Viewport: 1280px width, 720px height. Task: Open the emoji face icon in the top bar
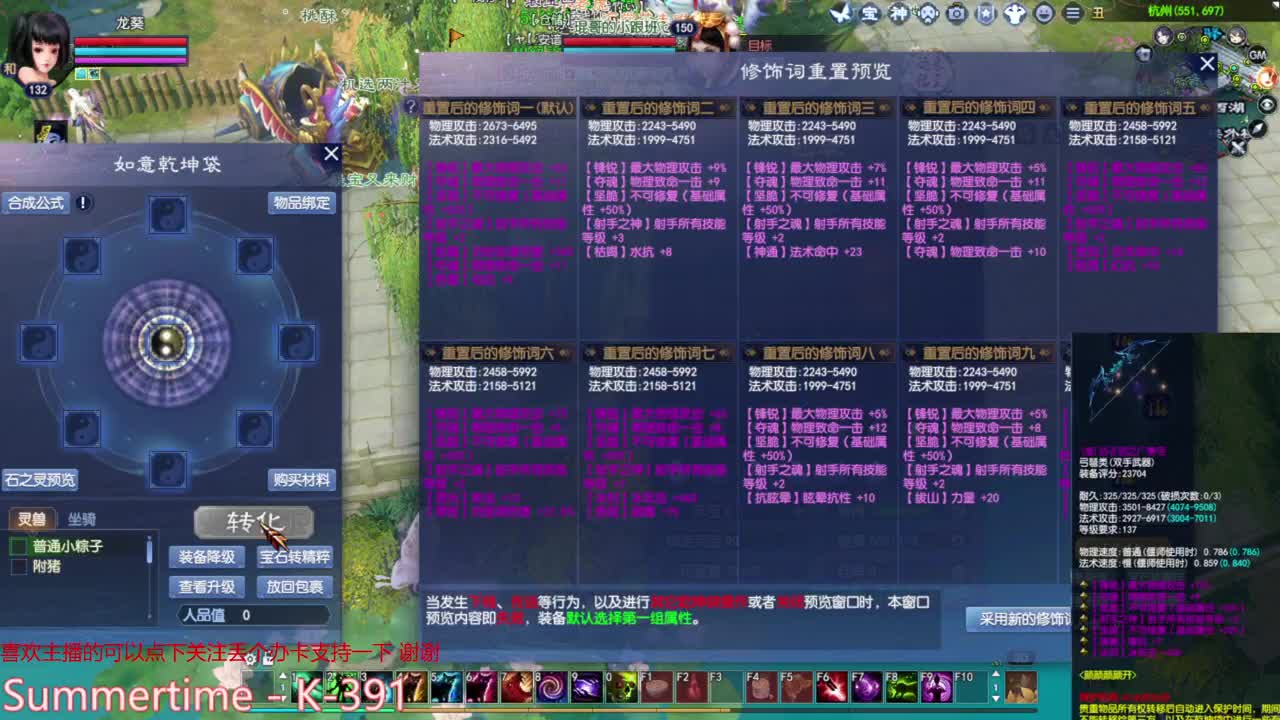1044,13
